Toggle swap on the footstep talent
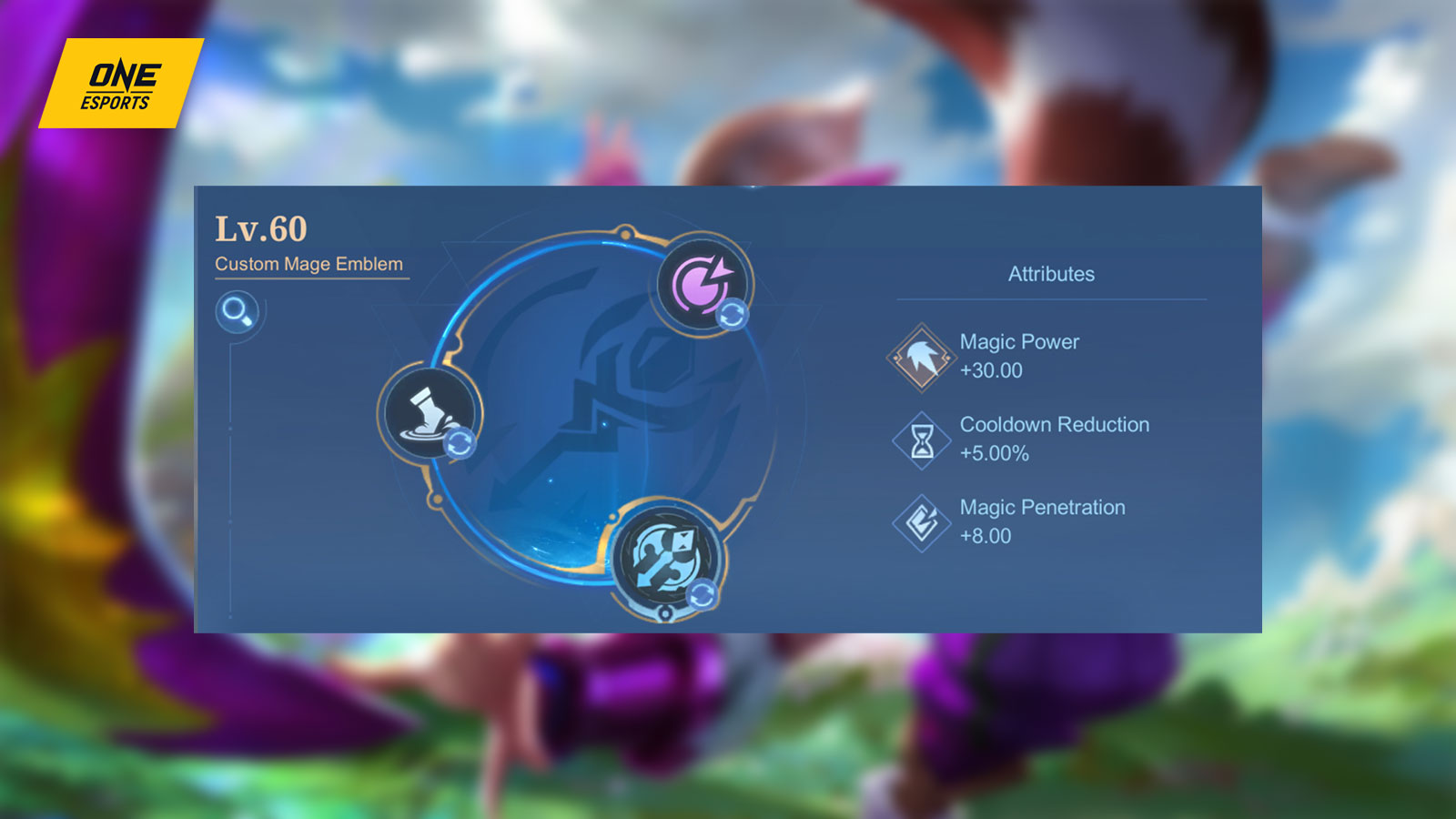The height and width of the screenshot is (819, 1456). point(460,443)
